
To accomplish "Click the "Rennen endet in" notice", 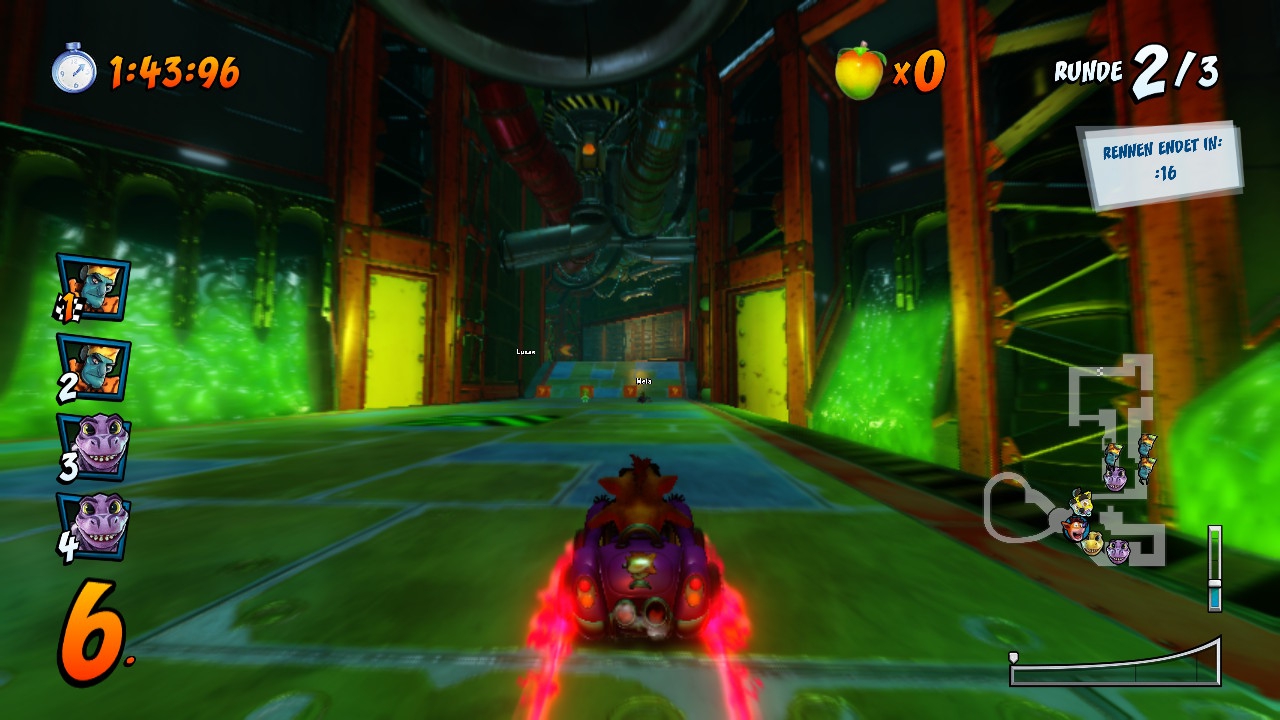I will (1160, 165).
